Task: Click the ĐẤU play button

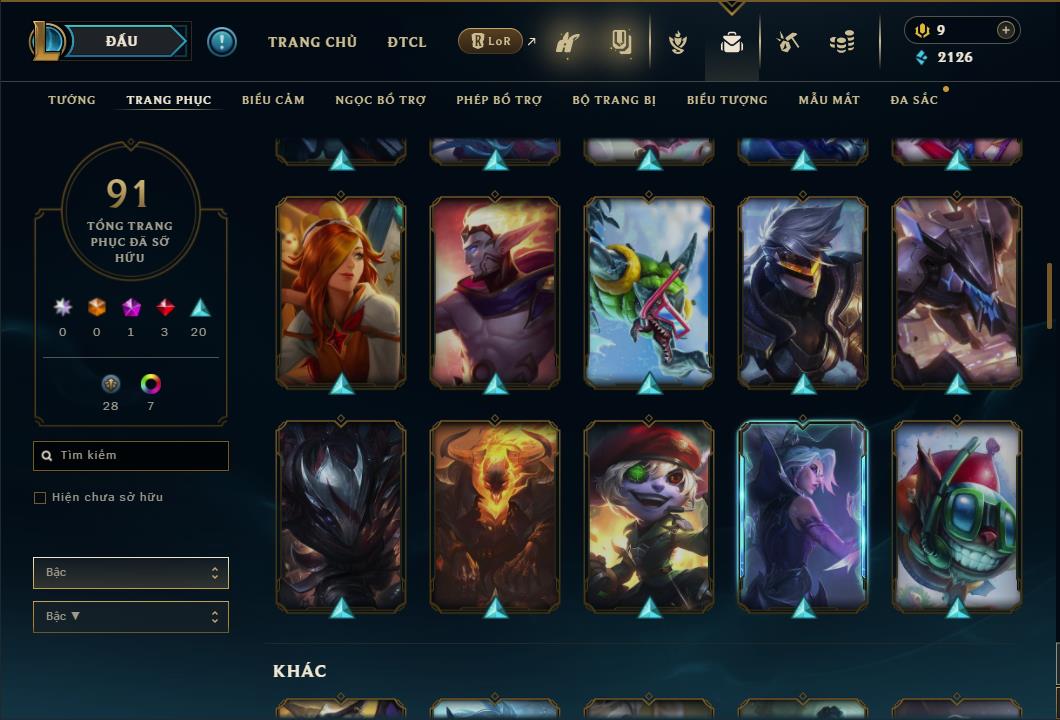Action: [120, 41]
